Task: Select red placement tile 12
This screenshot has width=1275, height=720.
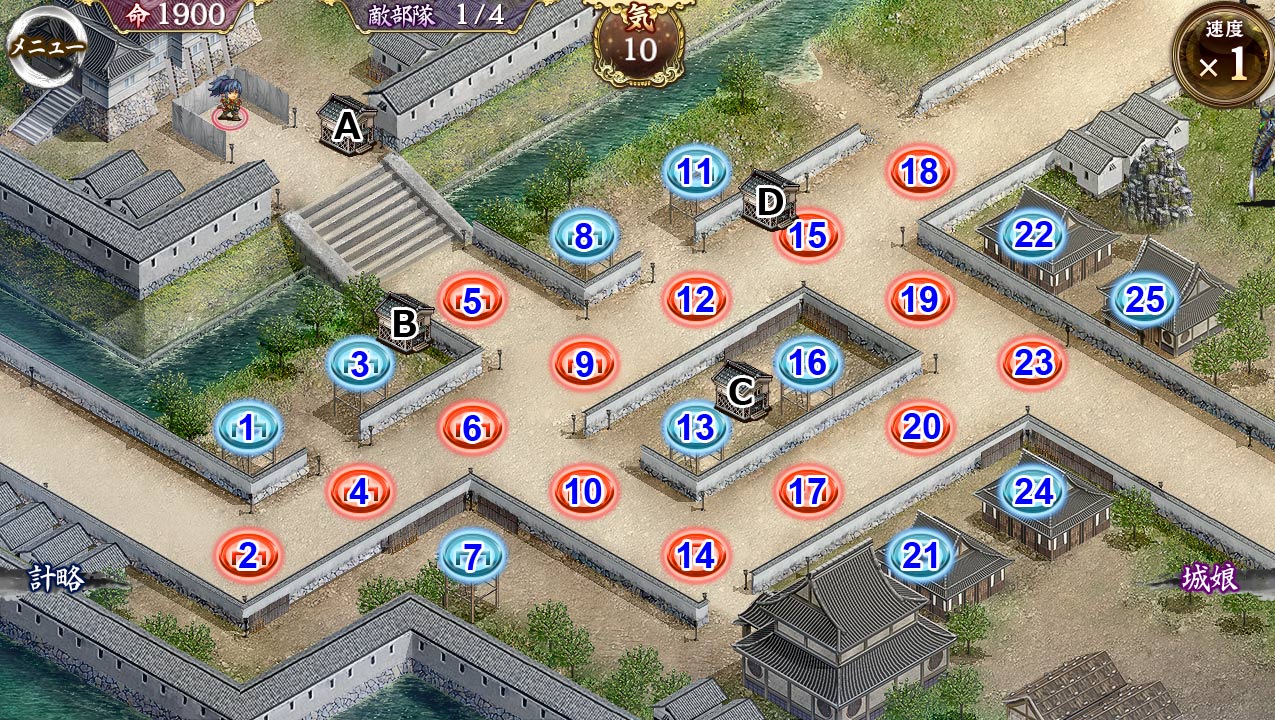Action: coord(696,300)
